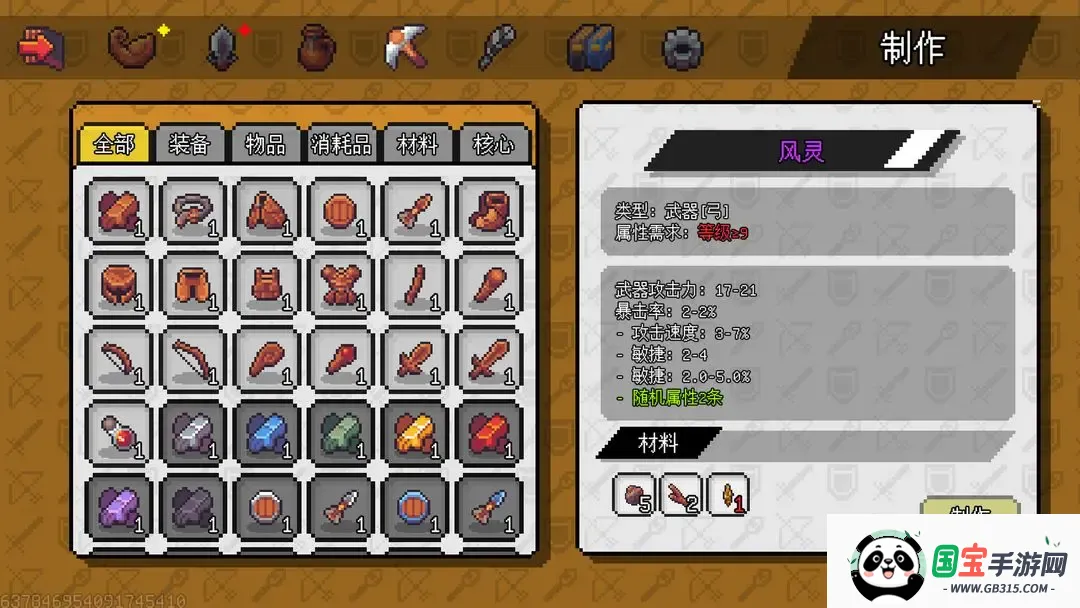This screenshot has height=608, width=1080.
Task: Choose the leather boot recipe slot
Action: [489, 212]
